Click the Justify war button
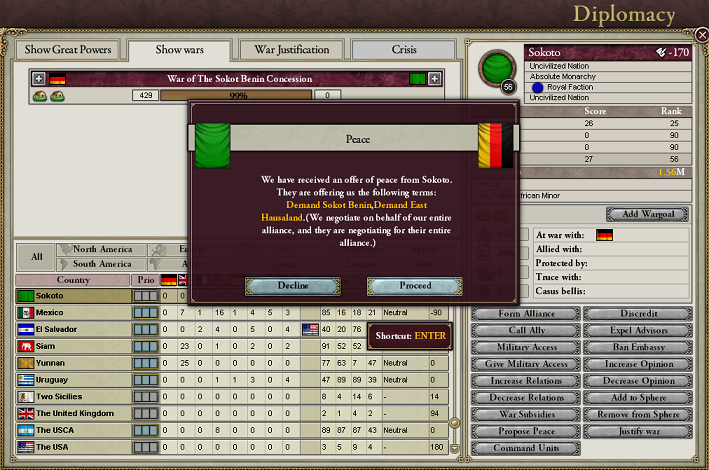The width and height of the screenshot is (709, 470). 638,431
